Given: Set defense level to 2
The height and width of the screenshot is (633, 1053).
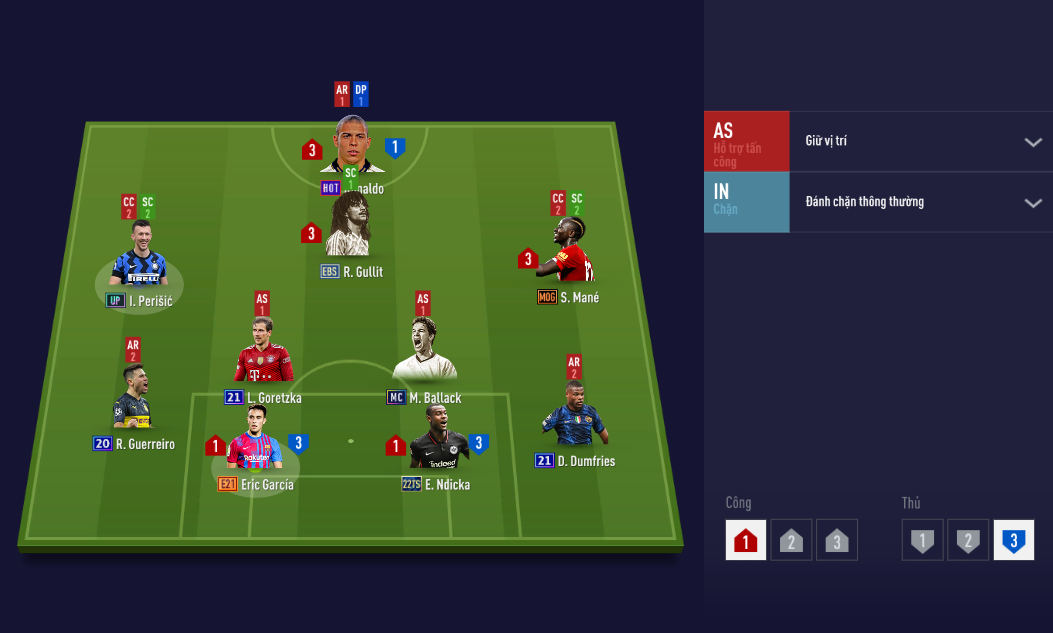Looking at the screenshot, I should click(x=968, y=540).
